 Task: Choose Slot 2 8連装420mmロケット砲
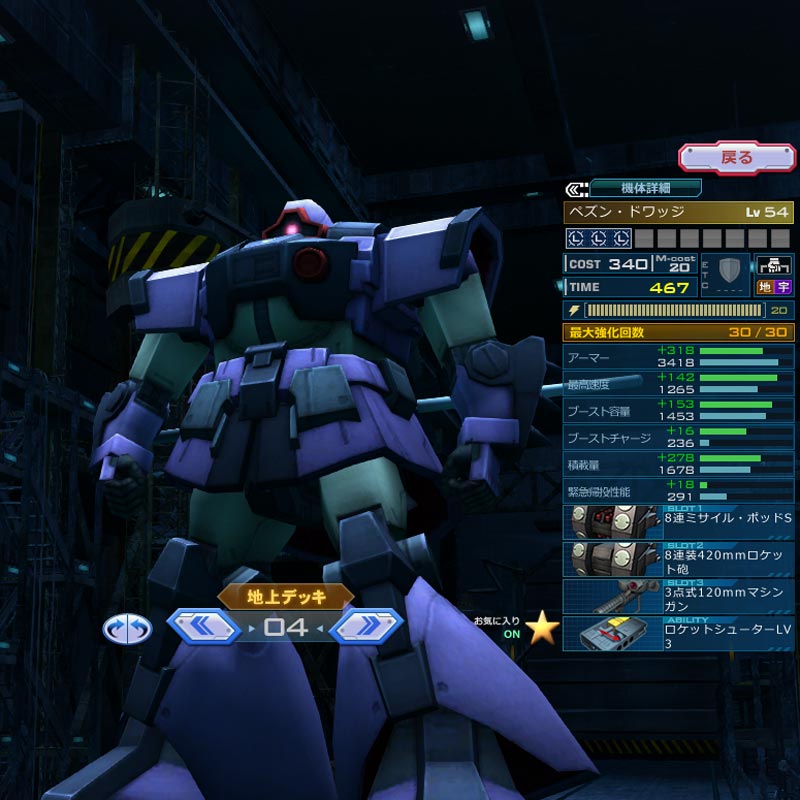(679, 559)
